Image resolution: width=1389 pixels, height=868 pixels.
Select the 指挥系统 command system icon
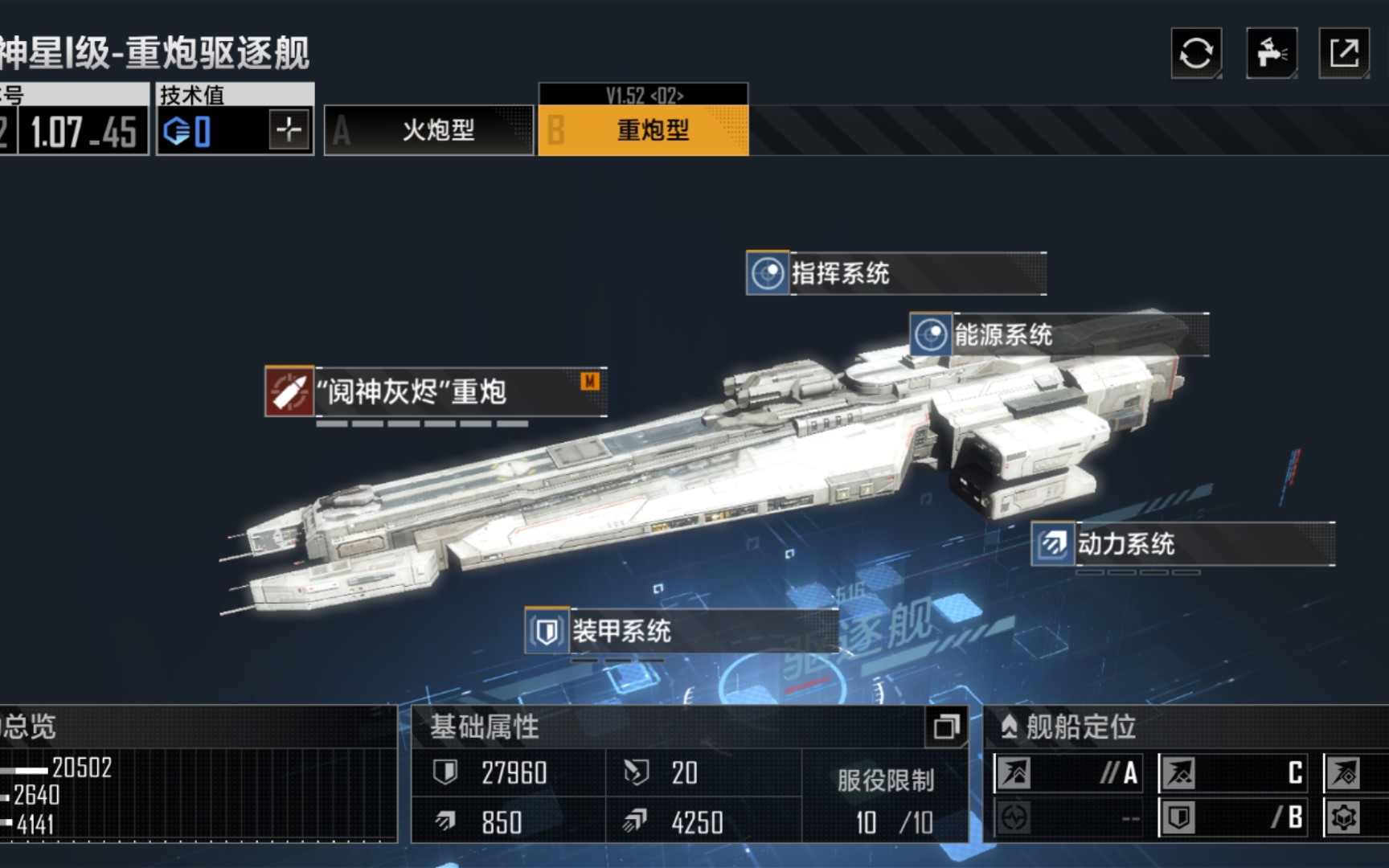tap(767, 273)
